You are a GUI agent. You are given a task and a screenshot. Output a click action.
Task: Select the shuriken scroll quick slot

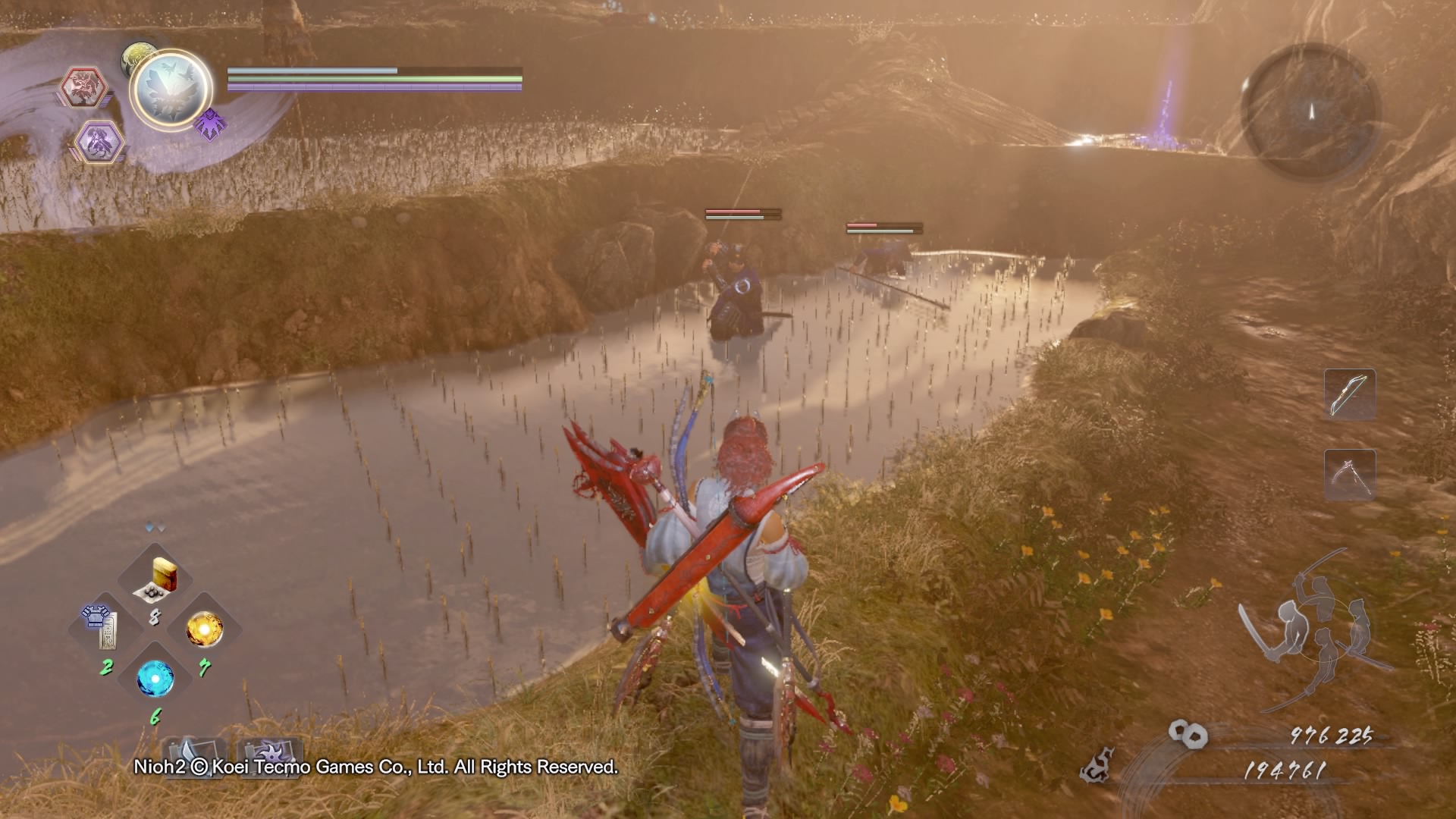[270, 754]
